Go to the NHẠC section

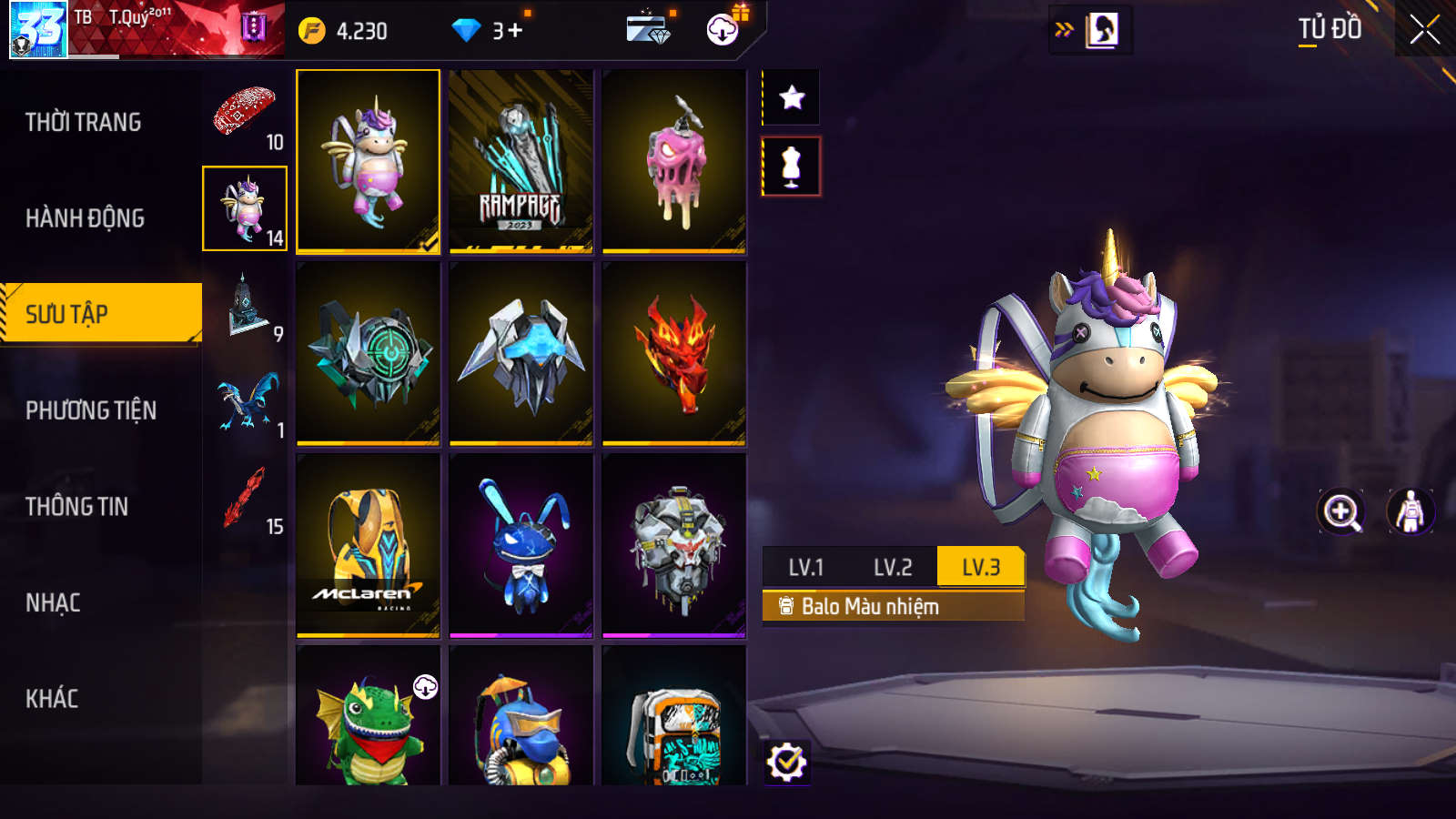(53, 602)
